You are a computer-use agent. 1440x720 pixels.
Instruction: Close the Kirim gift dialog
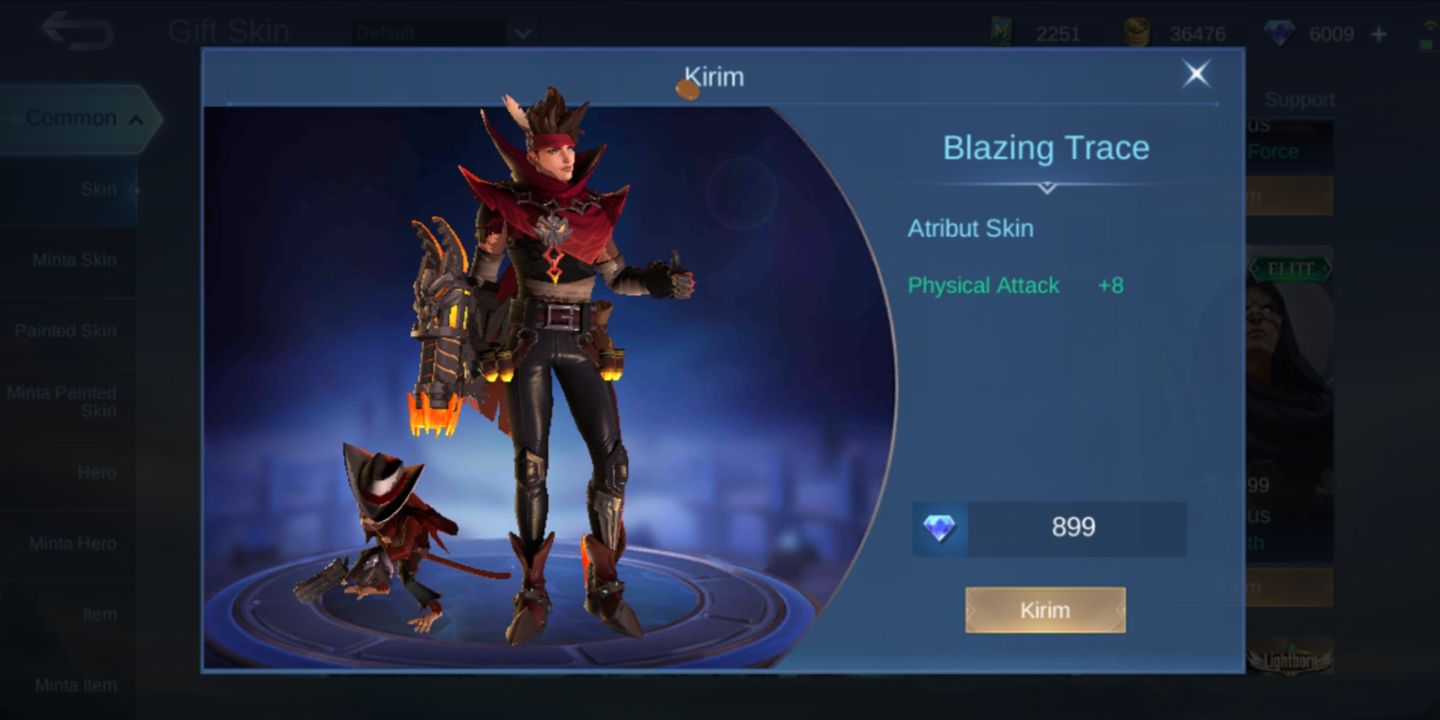pyautogui.click(x=1196, y=74)
